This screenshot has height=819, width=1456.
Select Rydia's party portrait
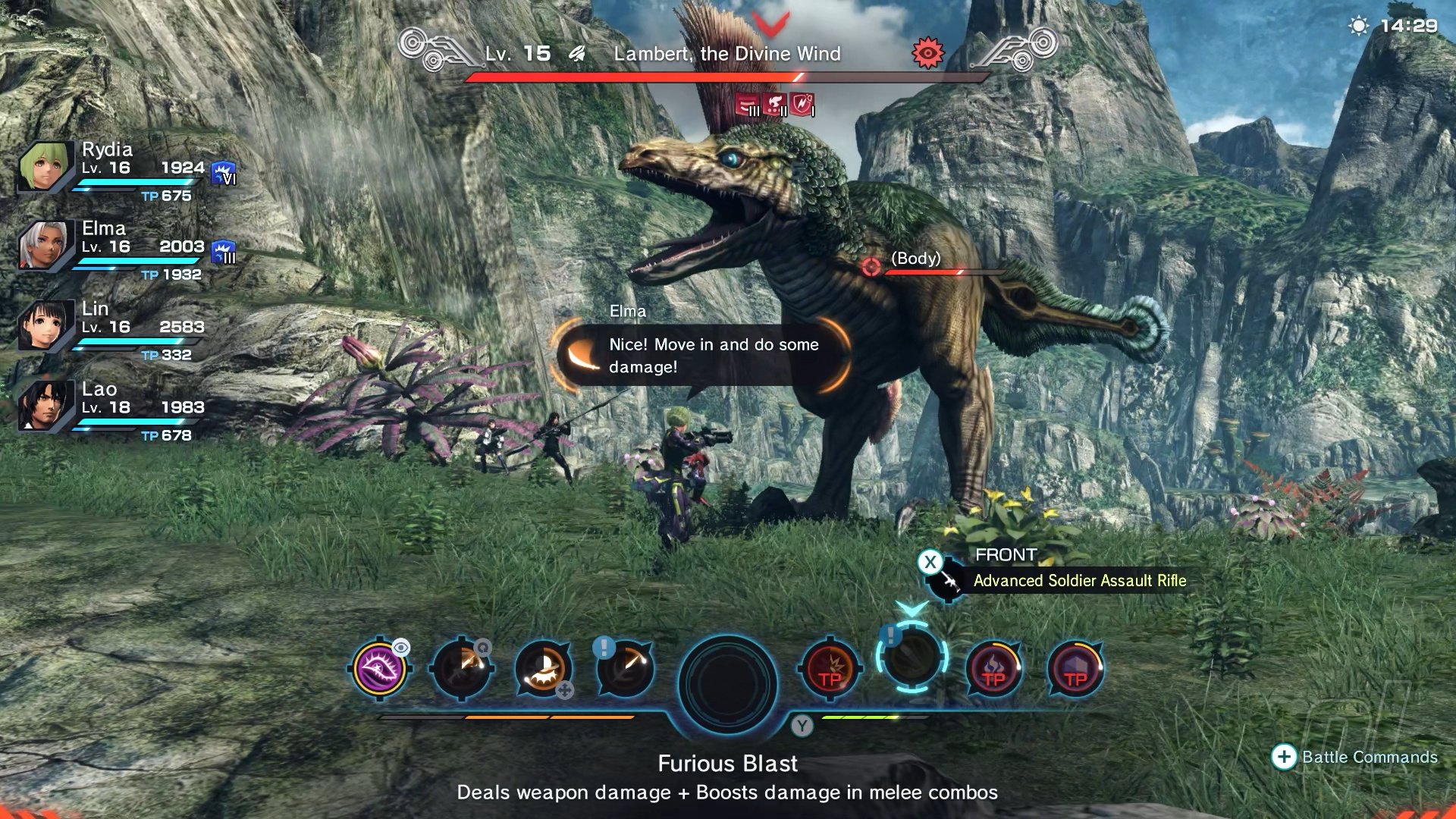click(x=45, y=166)
